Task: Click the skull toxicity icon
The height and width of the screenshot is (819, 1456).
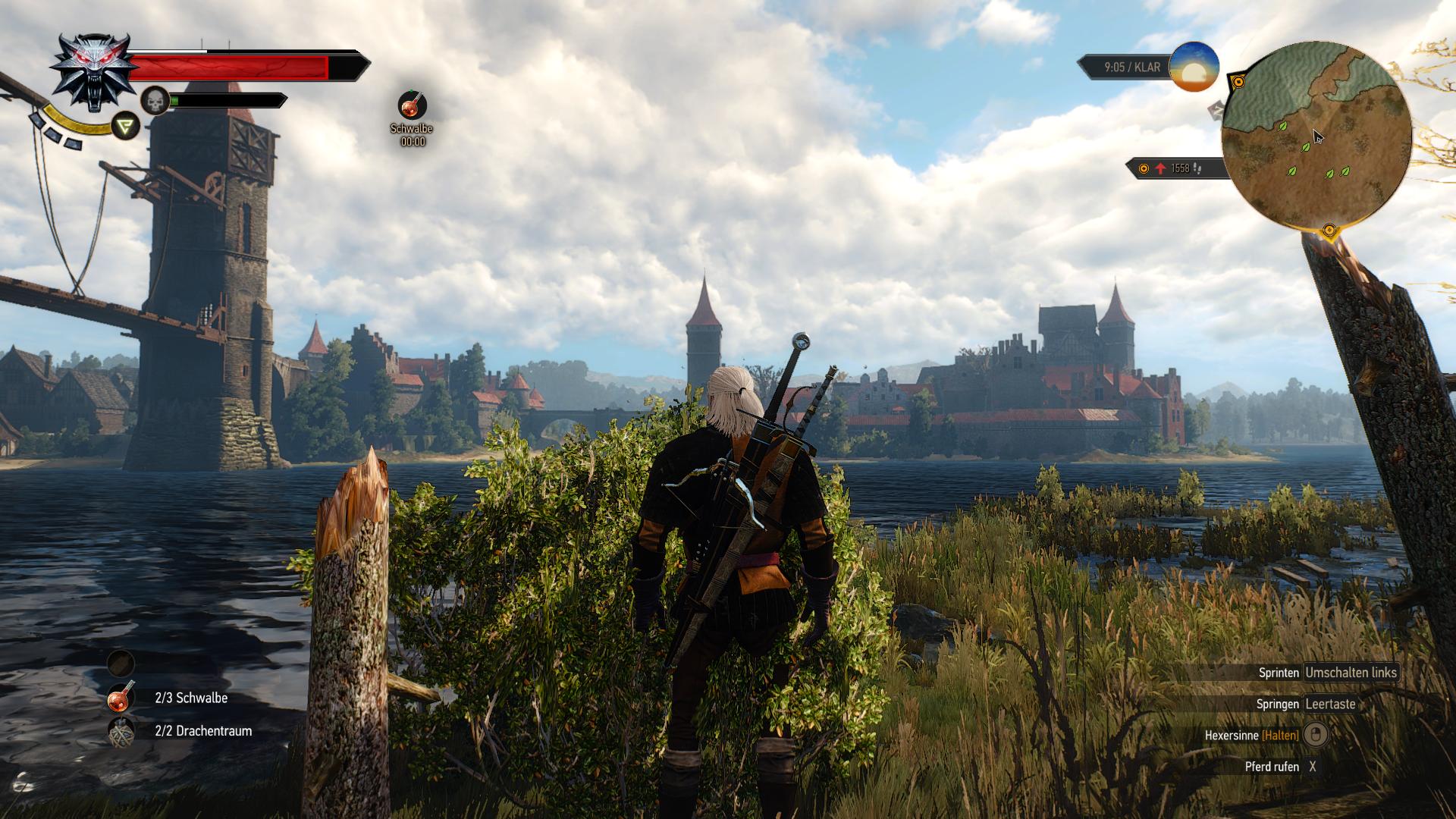Action: click(x=155, y=101)
